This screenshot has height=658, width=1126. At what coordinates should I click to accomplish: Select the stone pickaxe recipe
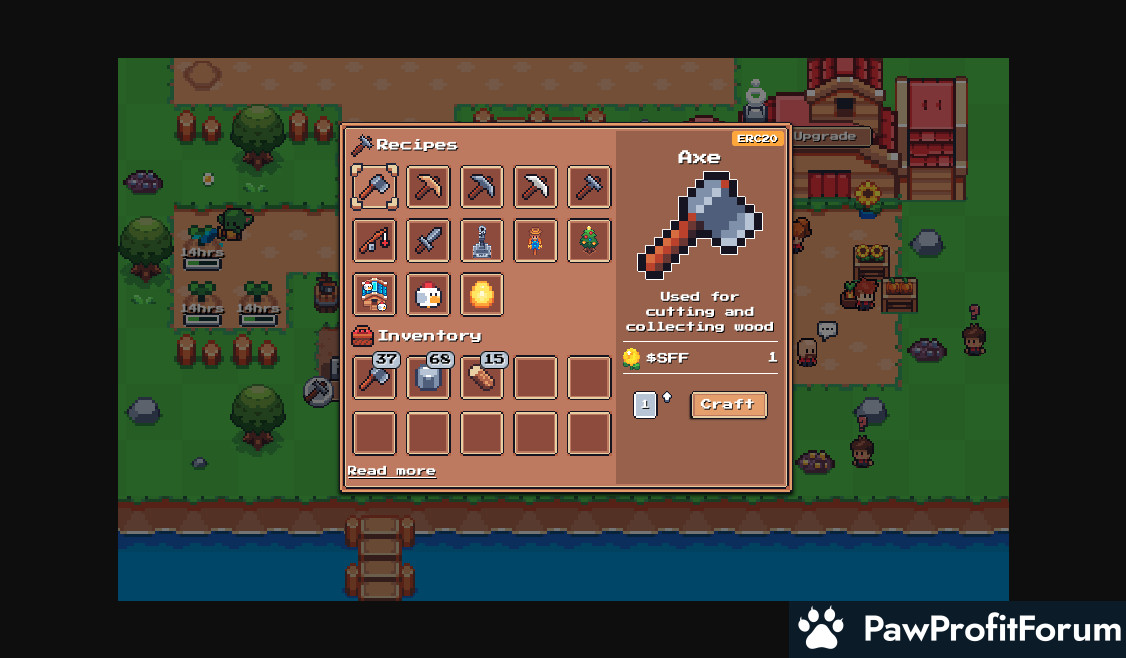pos(482,187)
